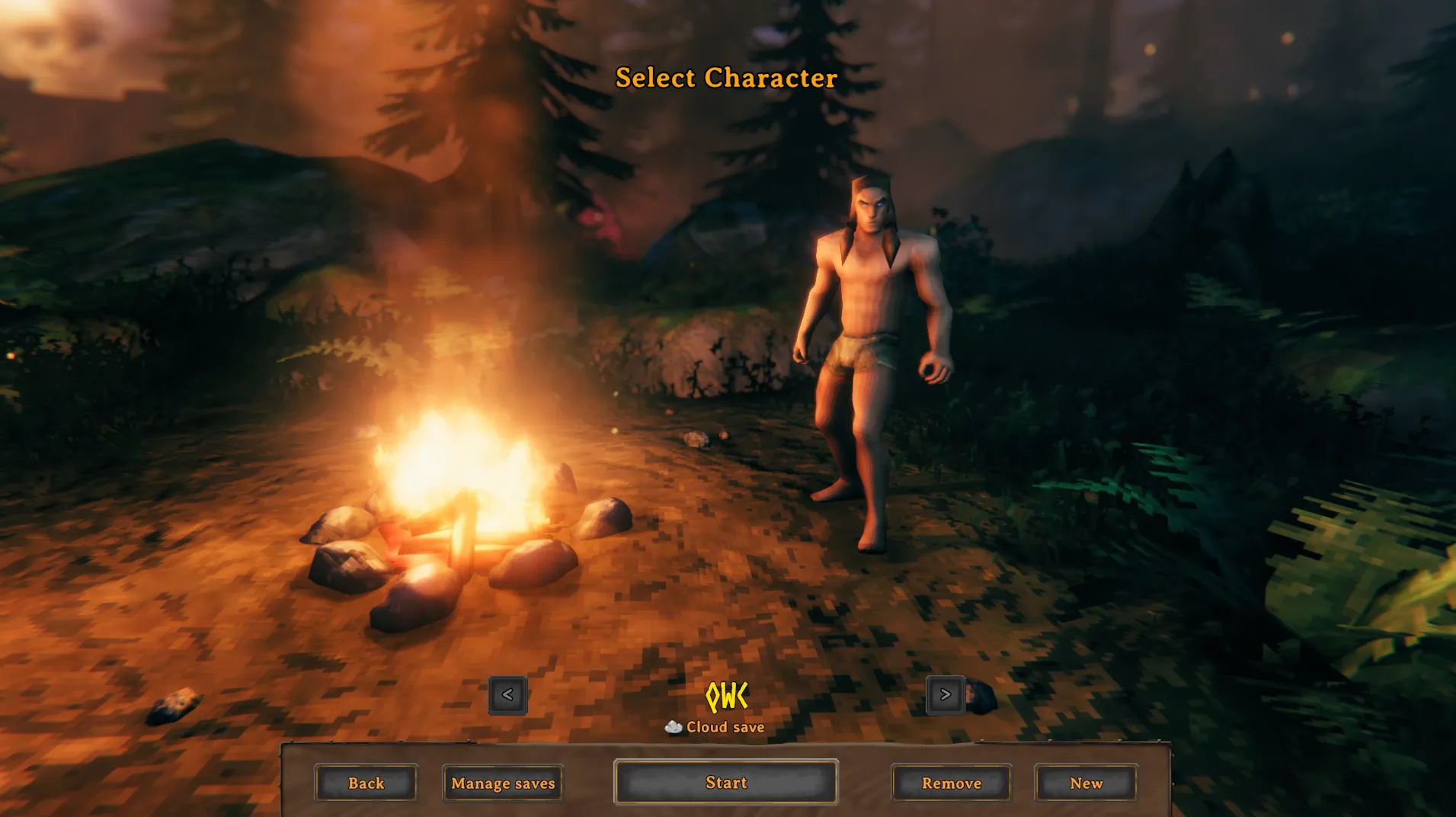The image size is (1456, 817).
Task: Click the 'Select Character' title
Action: (x=725, y=78)
